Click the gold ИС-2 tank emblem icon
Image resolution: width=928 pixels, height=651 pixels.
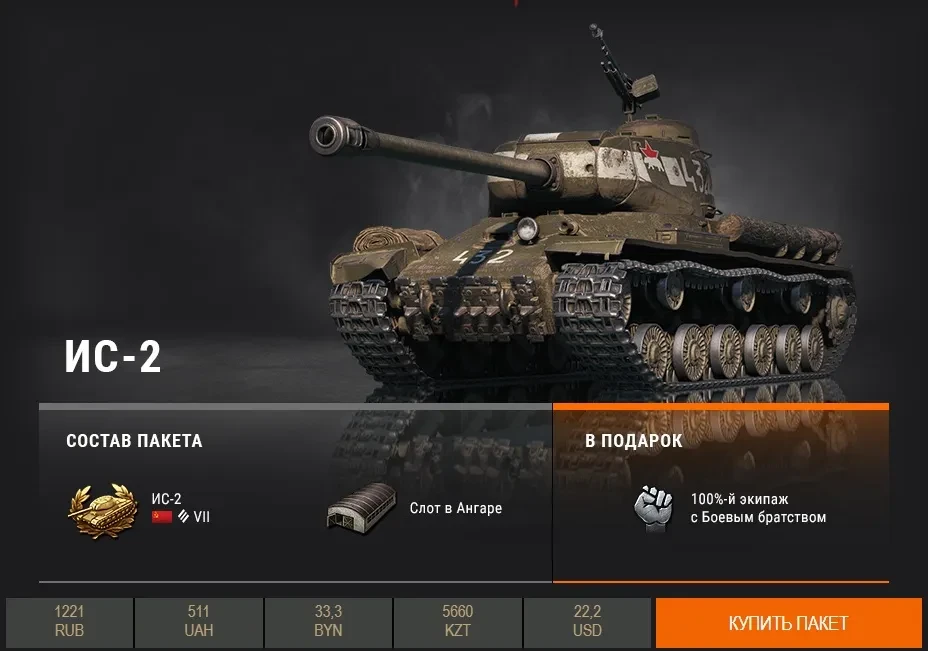pos(101,509)
